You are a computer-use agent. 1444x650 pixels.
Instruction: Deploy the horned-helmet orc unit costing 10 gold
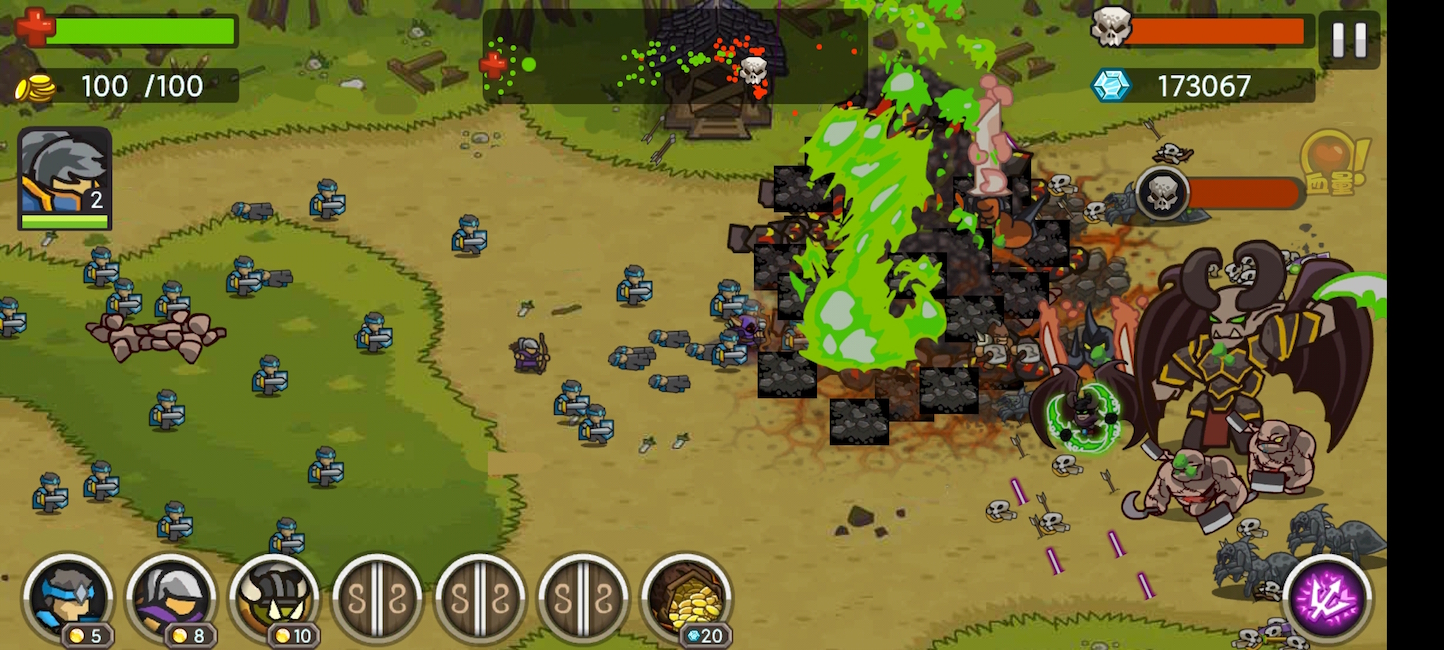(274, 598)
